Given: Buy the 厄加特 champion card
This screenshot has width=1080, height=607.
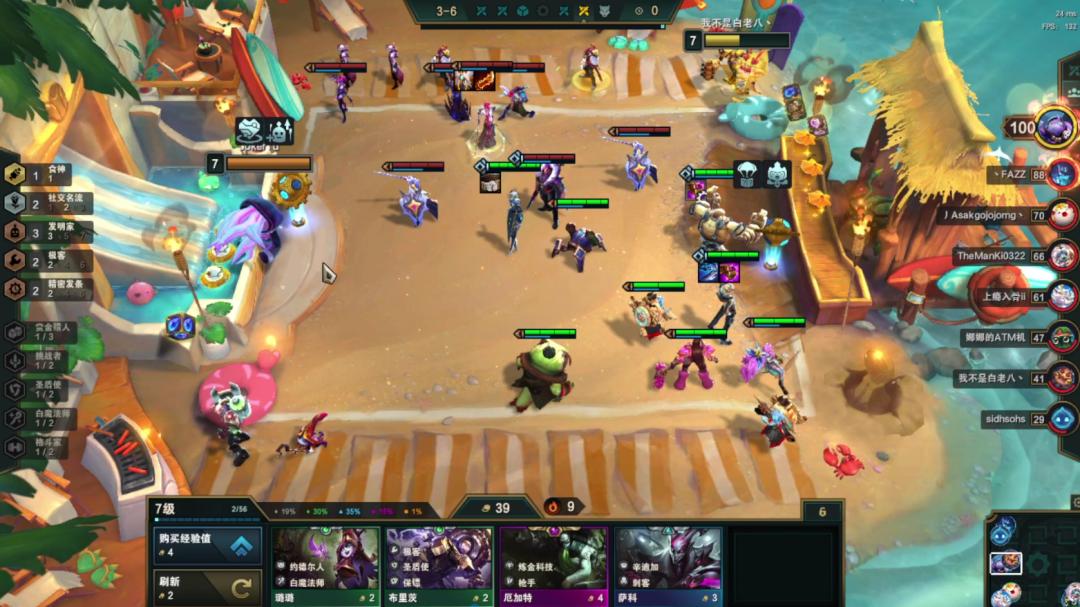Looking at the screenshot, I should 553,566.
